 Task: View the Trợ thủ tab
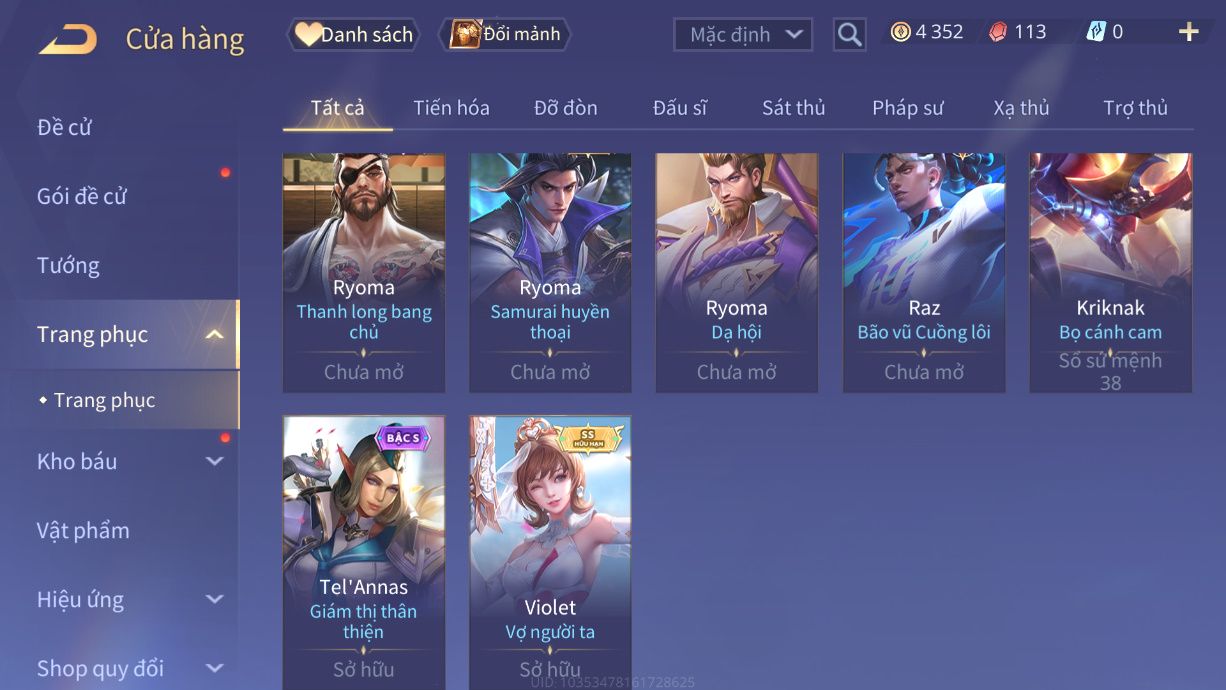1135,108
